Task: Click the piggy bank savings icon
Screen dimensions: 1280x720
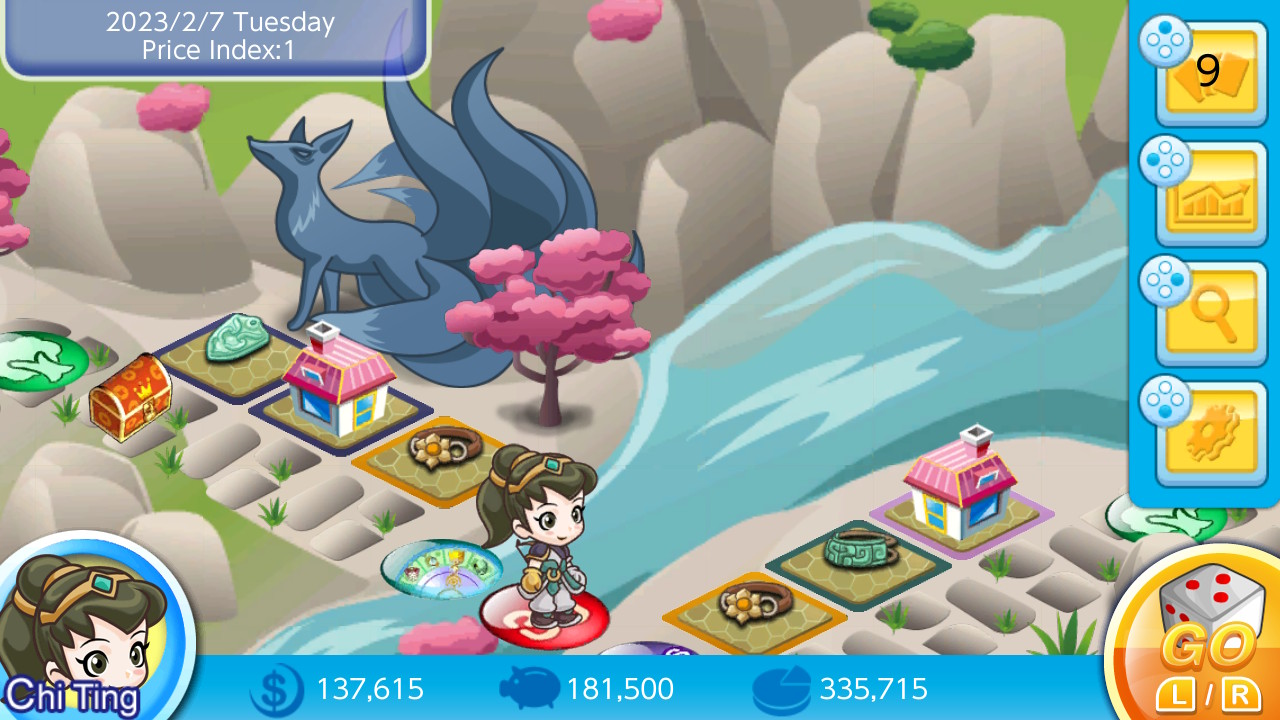Action: [529, 689]
